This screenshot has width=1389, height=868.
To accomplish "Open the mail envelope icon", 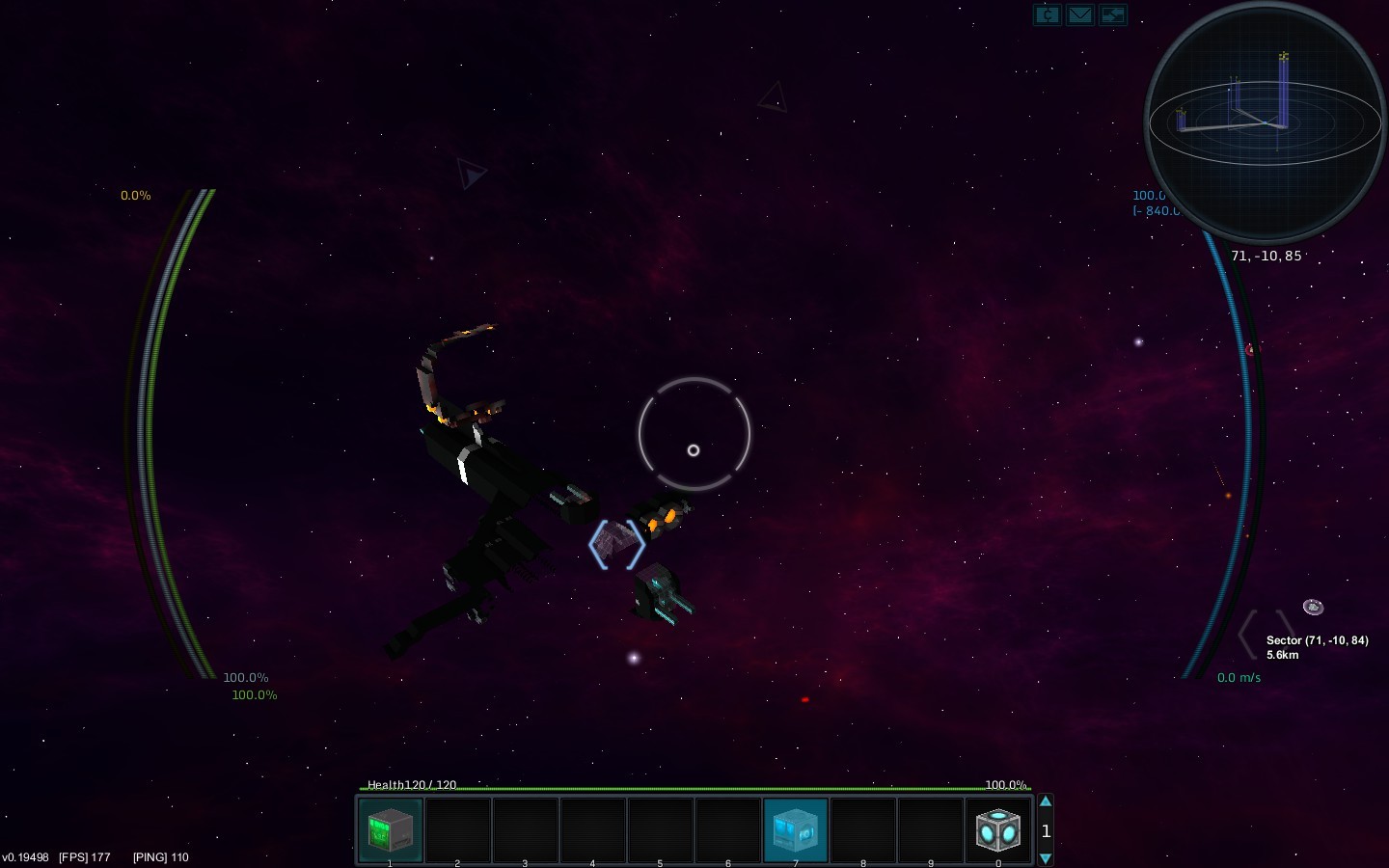I will point(1080,15).
